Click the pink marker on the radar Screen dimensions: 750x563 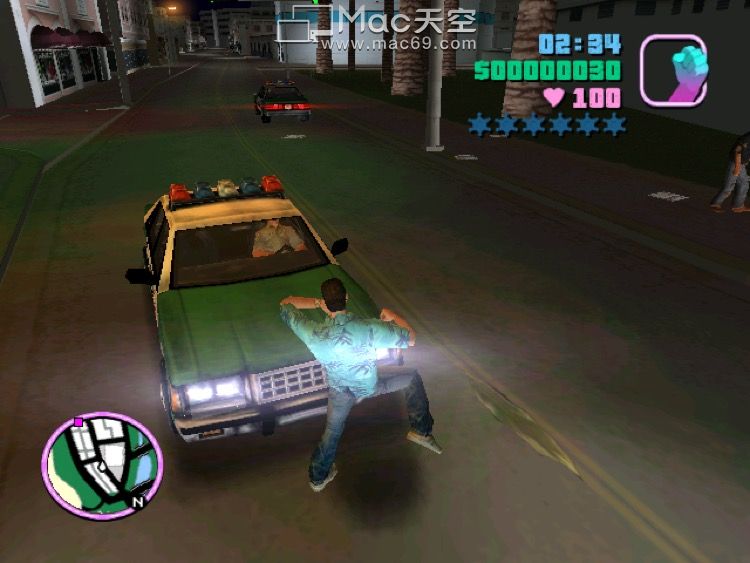click(x=78, y=423)
